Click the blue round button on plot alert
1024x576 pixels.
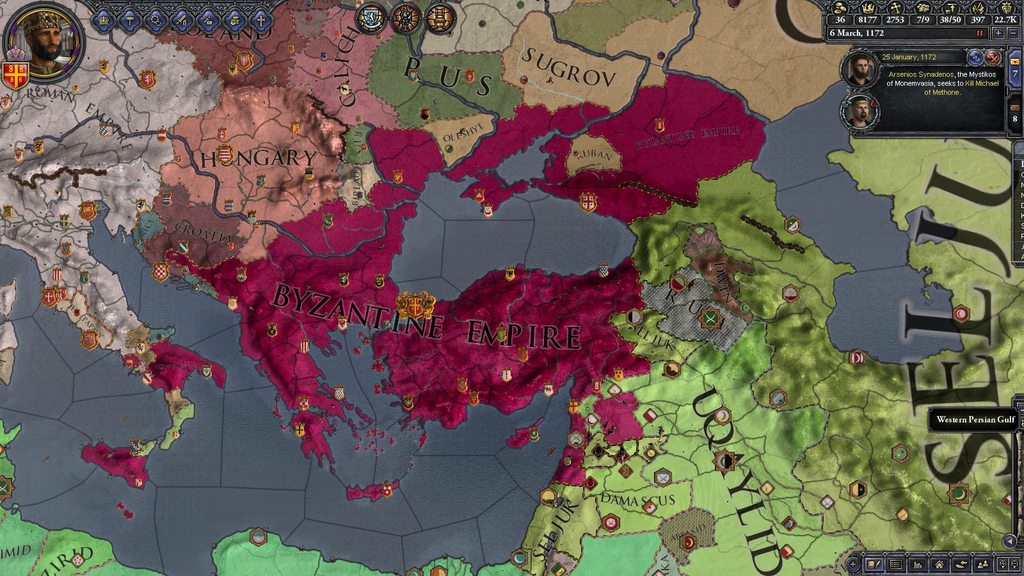coord(977,58)
